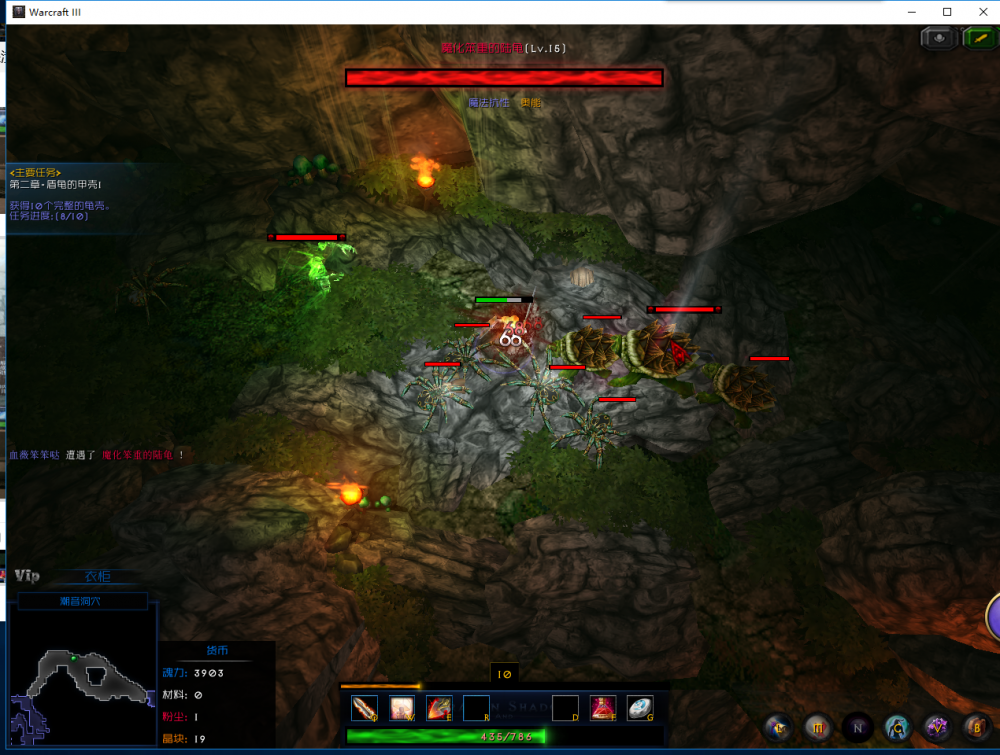1000x755 pixels.
Task: Use the silver stone in G slot
Action: pyautogui.click(x=640, y=708)
